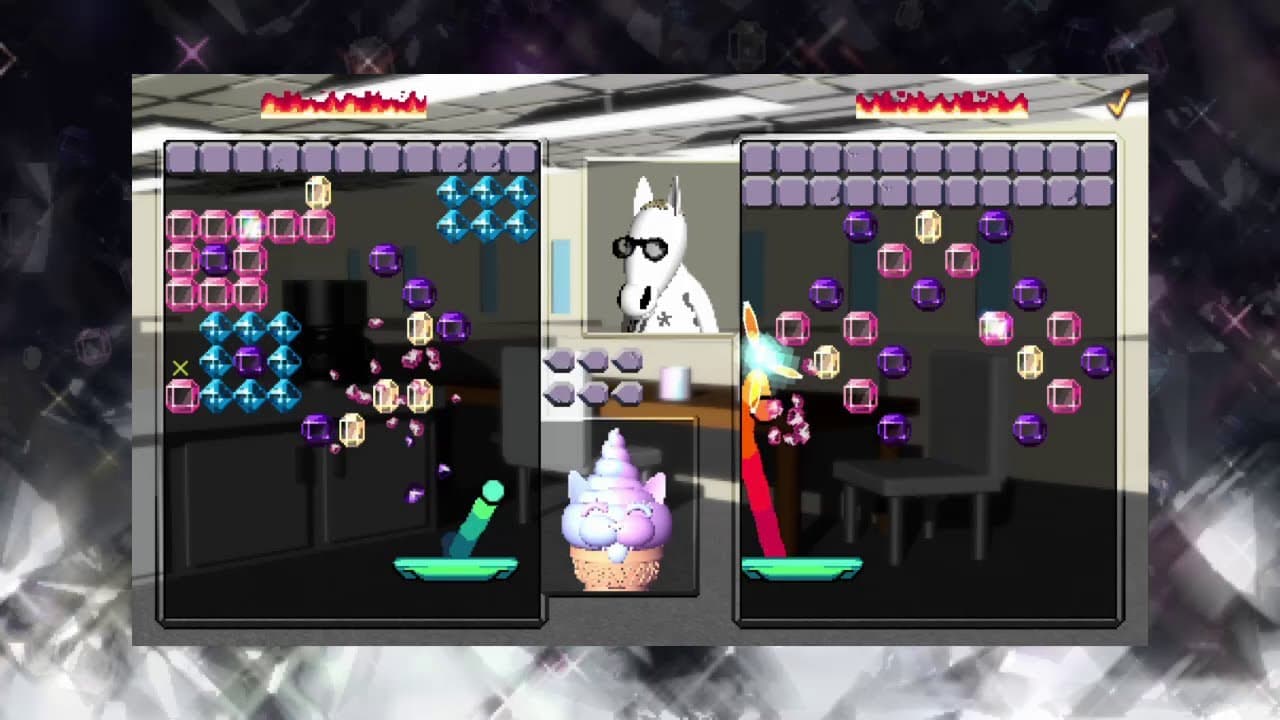This screenshot has height=720, width=1280.
Task: Expand the left player's brick row
Action: pos(350,155)
